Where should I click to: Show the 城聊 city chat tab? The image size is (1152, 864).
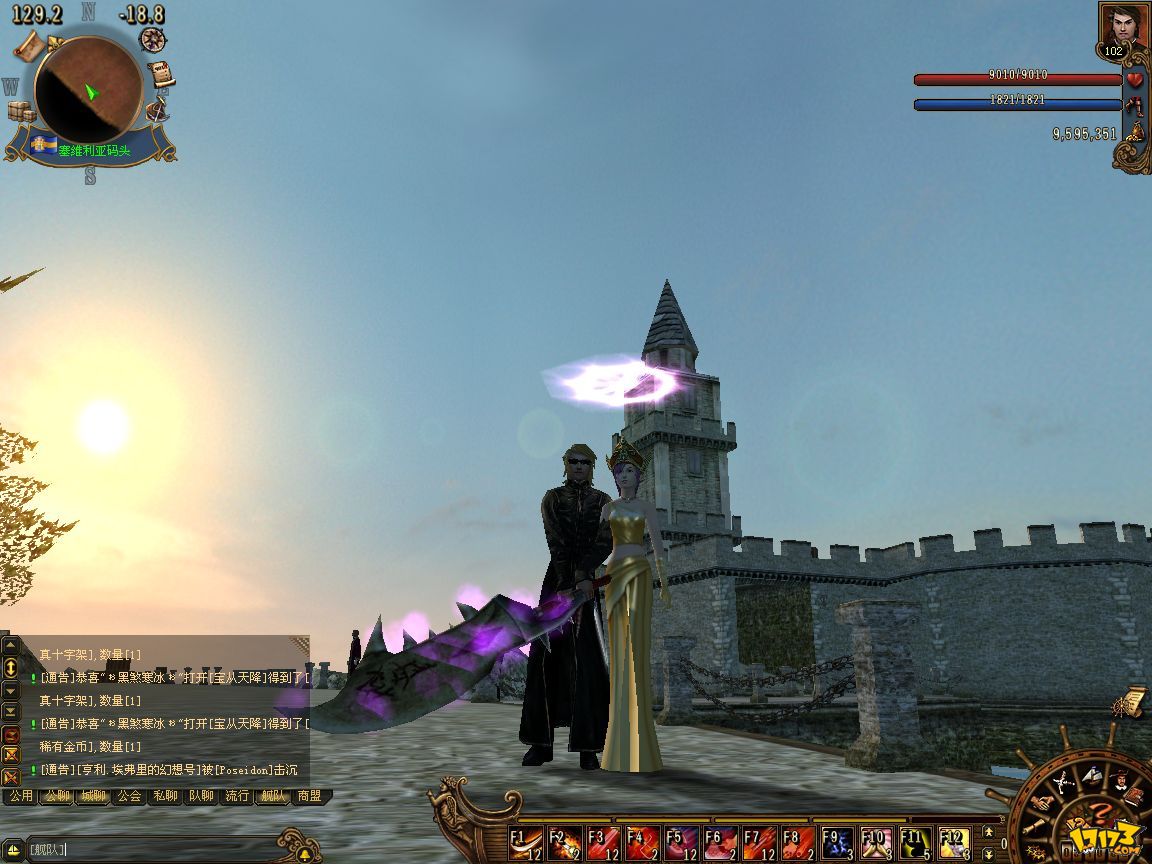pos(93,796)
